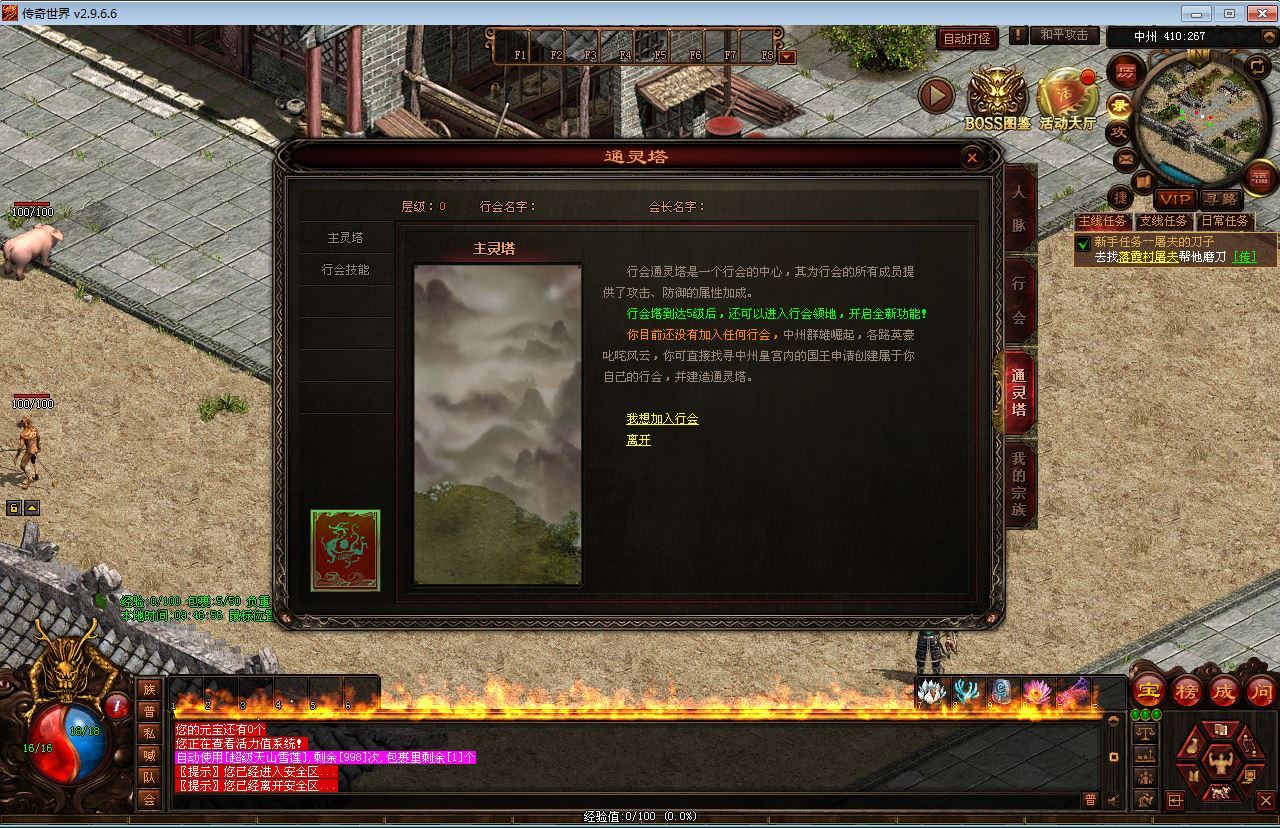1280x828 pixels.
Task: Click the 经验值 experience bar
Action: click(640, 815)
